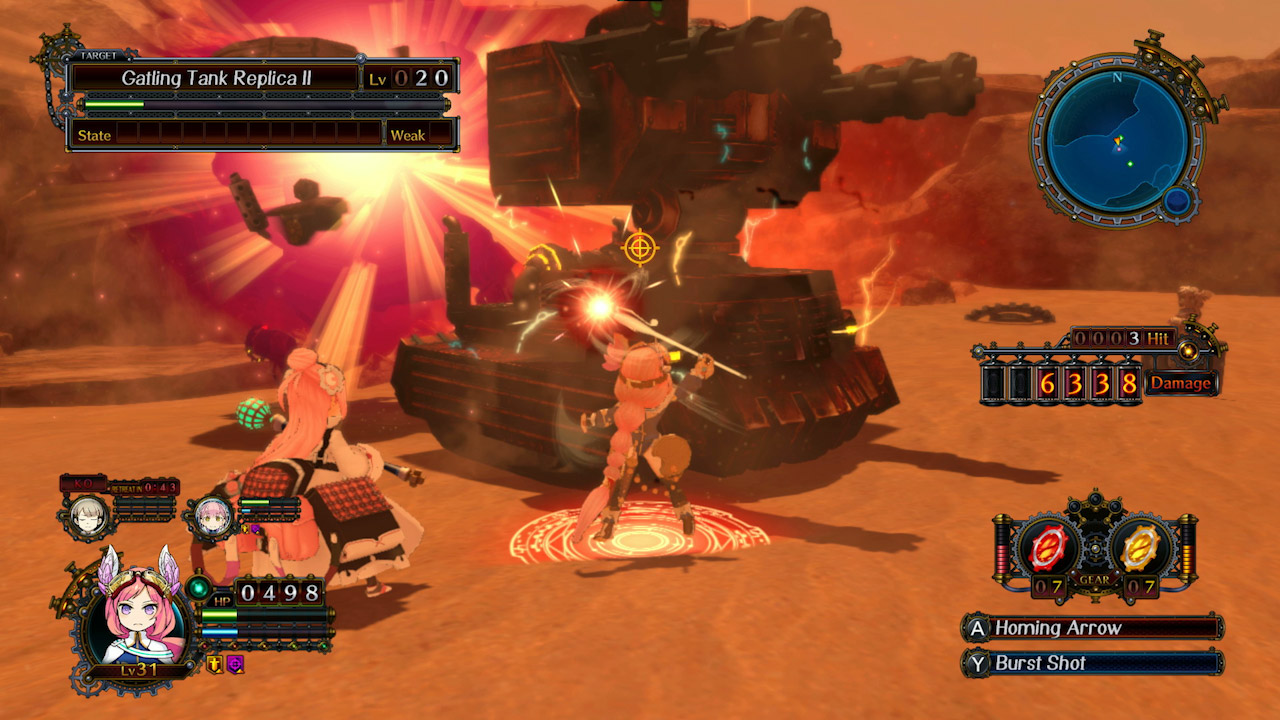Click the Gatling Tank Replica II target name
The image size is (1280, 720).
(x=216, y=78)
